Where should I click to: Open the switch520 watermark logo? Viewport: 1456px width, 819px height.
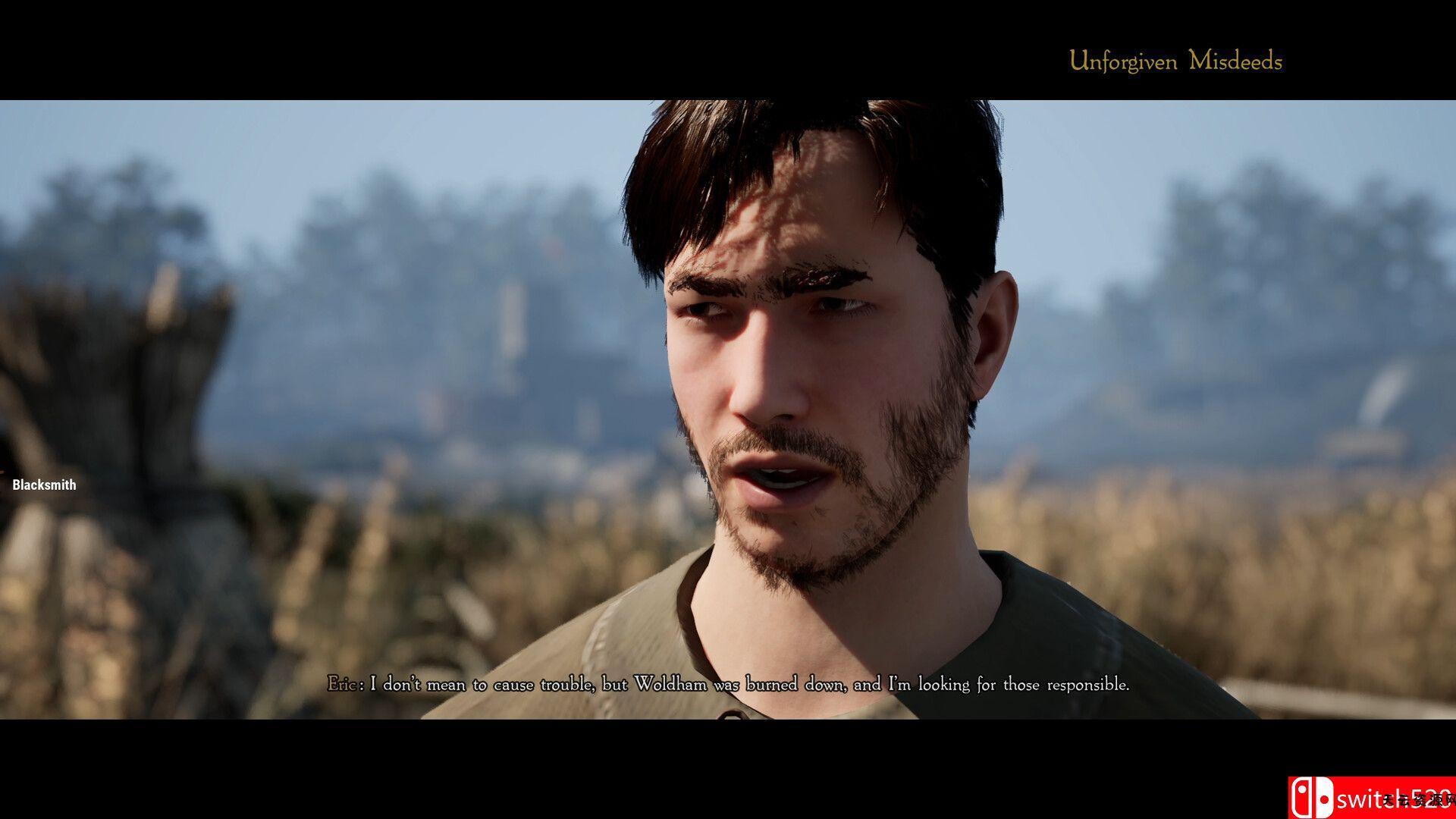pyautogui.click(x=1371, y=798)
